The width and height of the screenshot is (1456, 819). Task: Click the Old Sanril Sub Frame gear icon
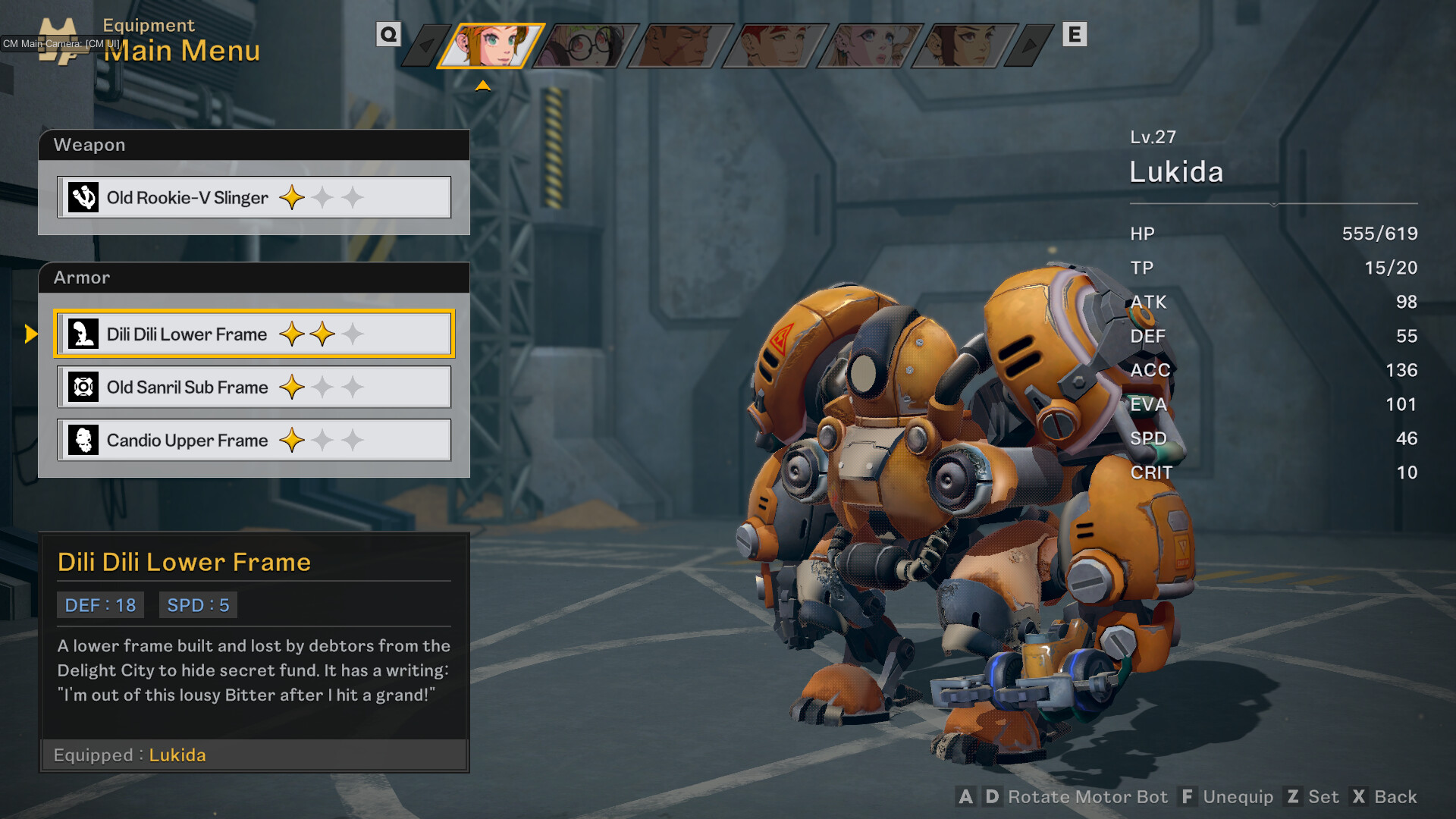tap(85, 387)
